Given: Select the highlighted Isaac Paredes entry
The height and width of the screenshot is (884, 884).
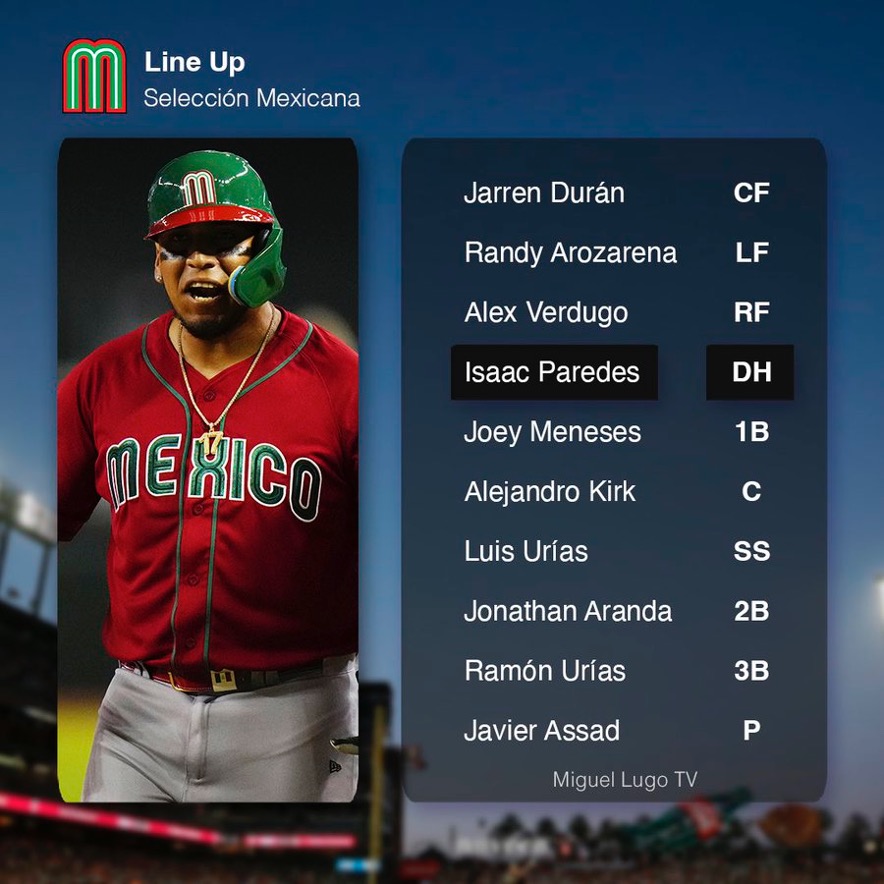Looking at the screenshot, I should tap(553, 373).
